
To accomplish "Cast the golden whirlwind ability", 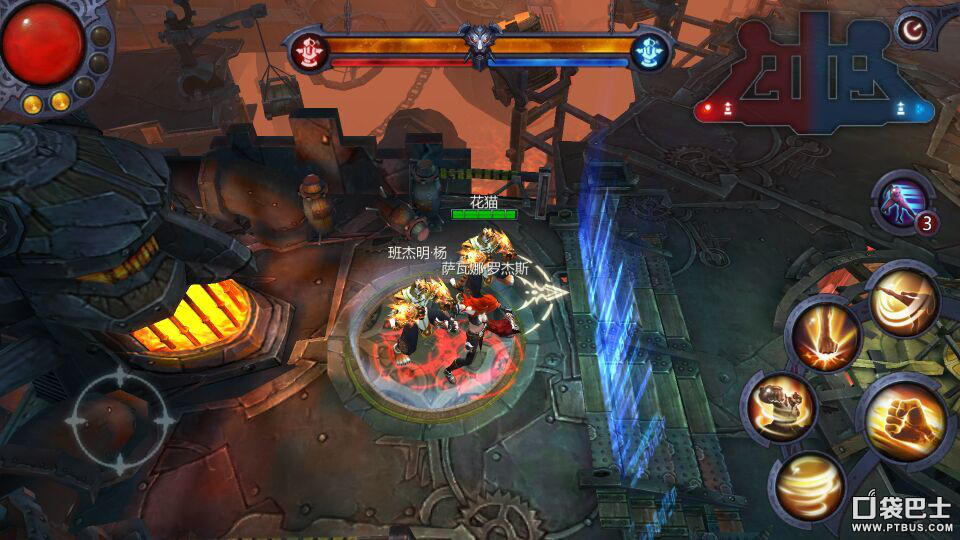I will point(810,486).
